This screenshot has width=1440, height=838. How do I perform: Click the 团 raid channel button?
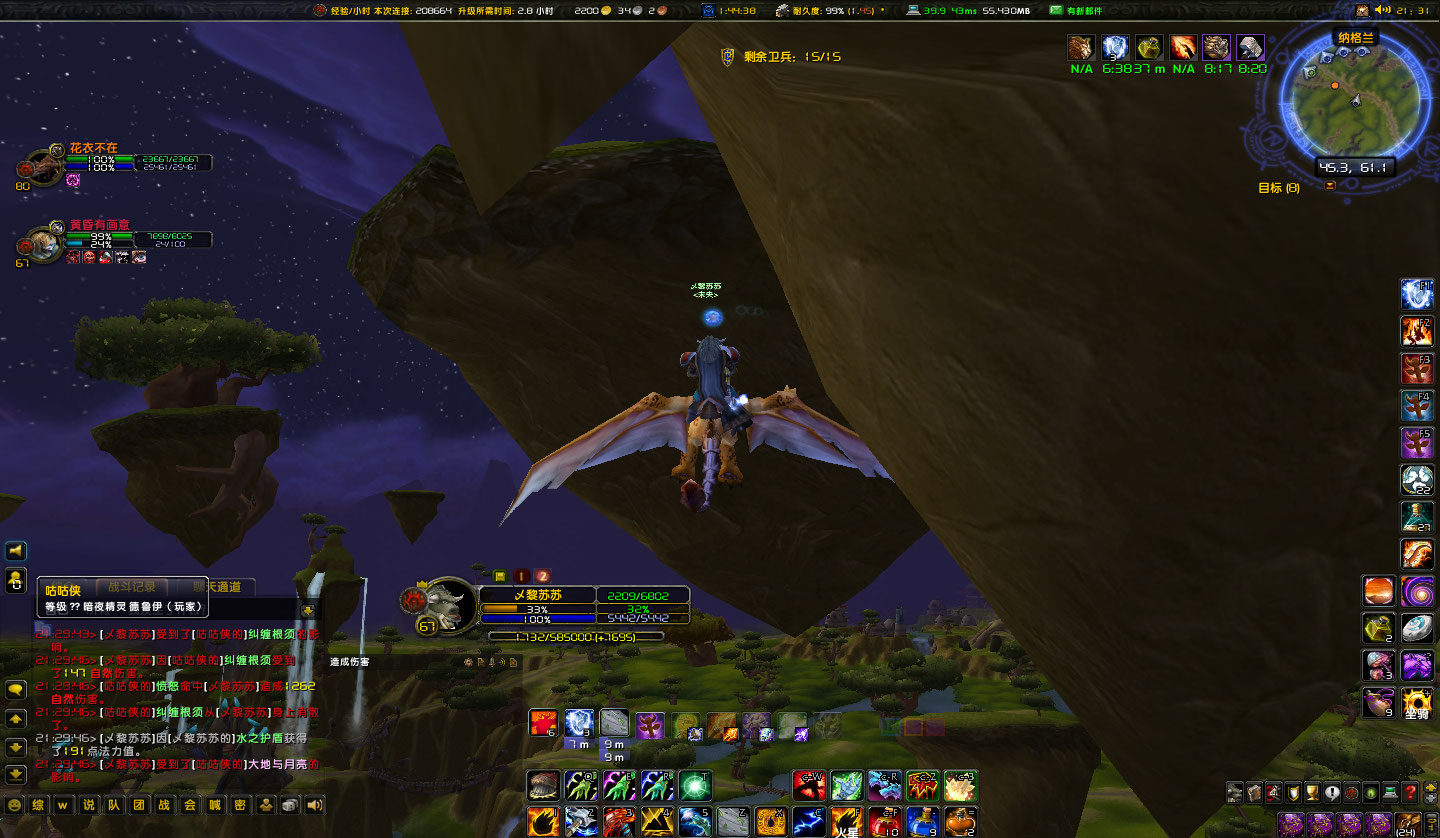(138, 804)
